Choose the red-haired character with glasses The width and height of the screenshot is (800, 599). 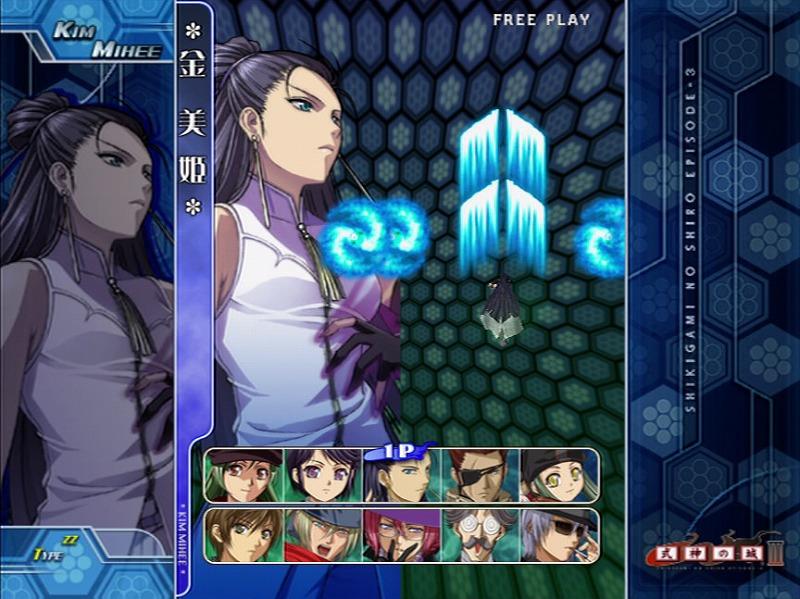(401, 535)
